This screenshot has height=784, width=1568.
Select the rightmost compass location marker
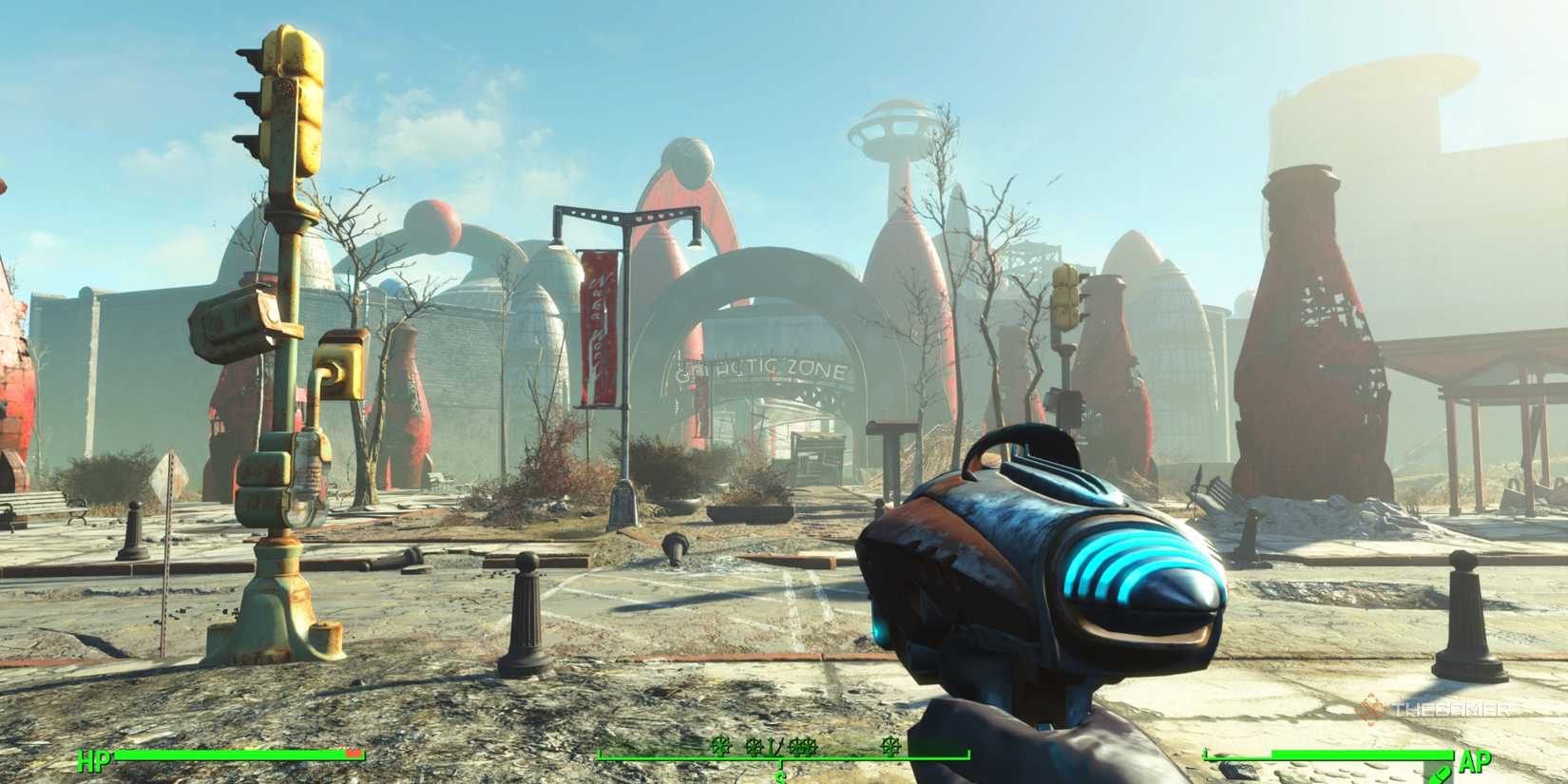[891, 747]
